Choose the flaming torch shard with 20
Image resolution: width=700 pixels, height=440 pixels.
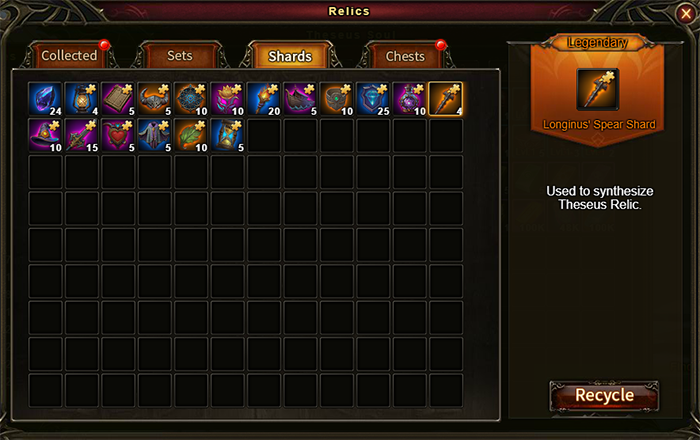(264, 99)
